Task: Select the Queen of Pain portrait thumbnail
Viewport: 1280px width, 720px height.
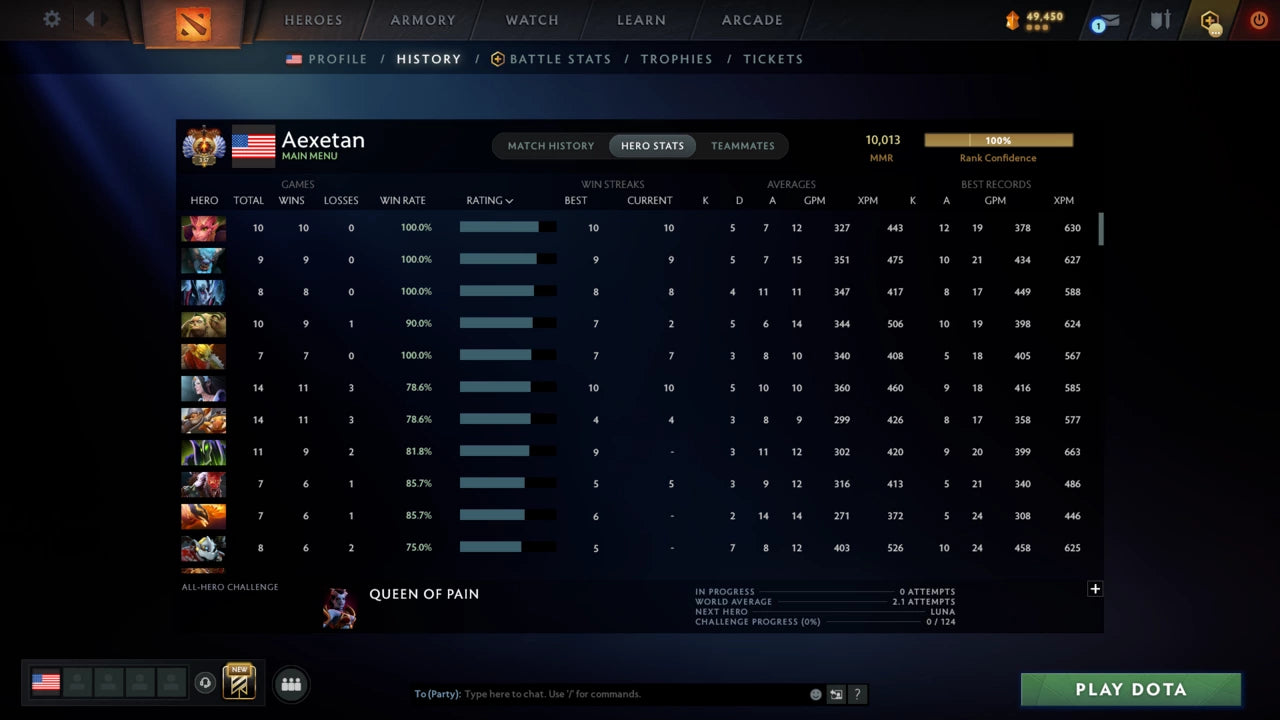Action: click(x=340, y=608)
